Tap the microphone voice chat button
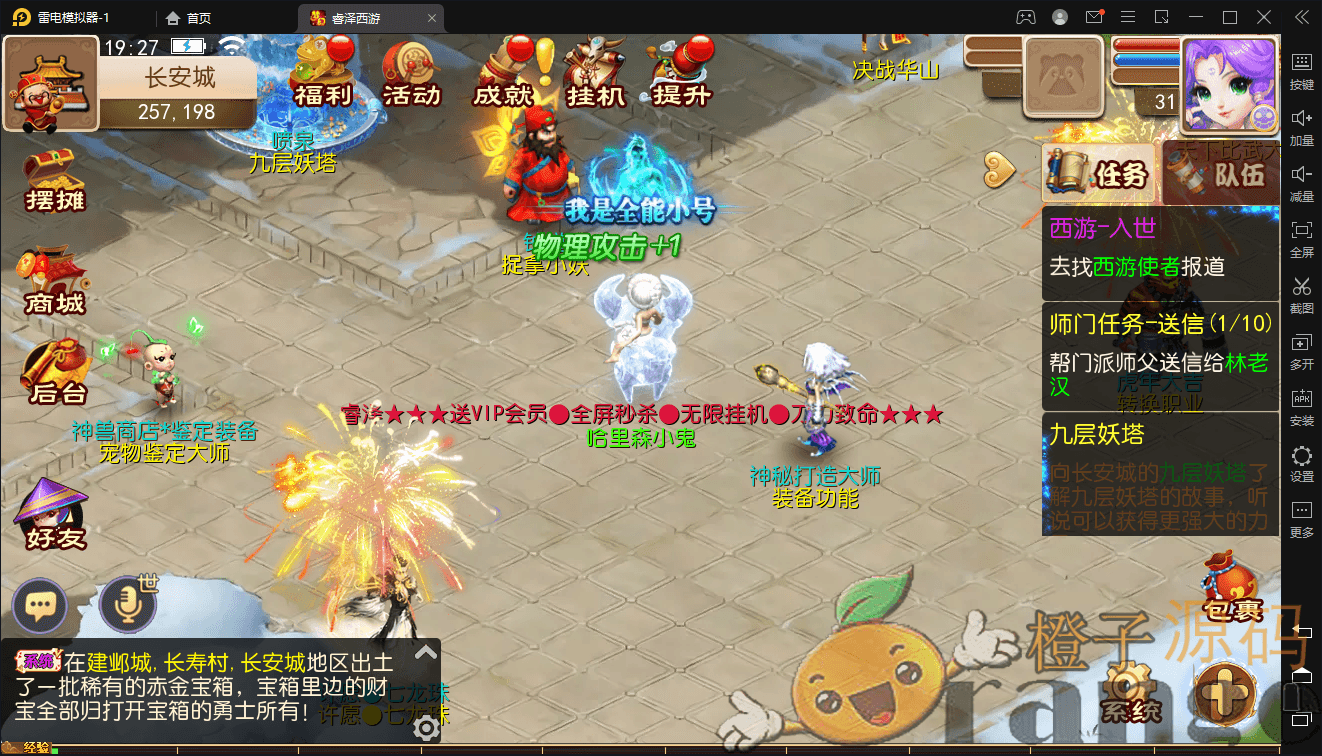This screenshot has height=756, width=1322. pos(127,606)
